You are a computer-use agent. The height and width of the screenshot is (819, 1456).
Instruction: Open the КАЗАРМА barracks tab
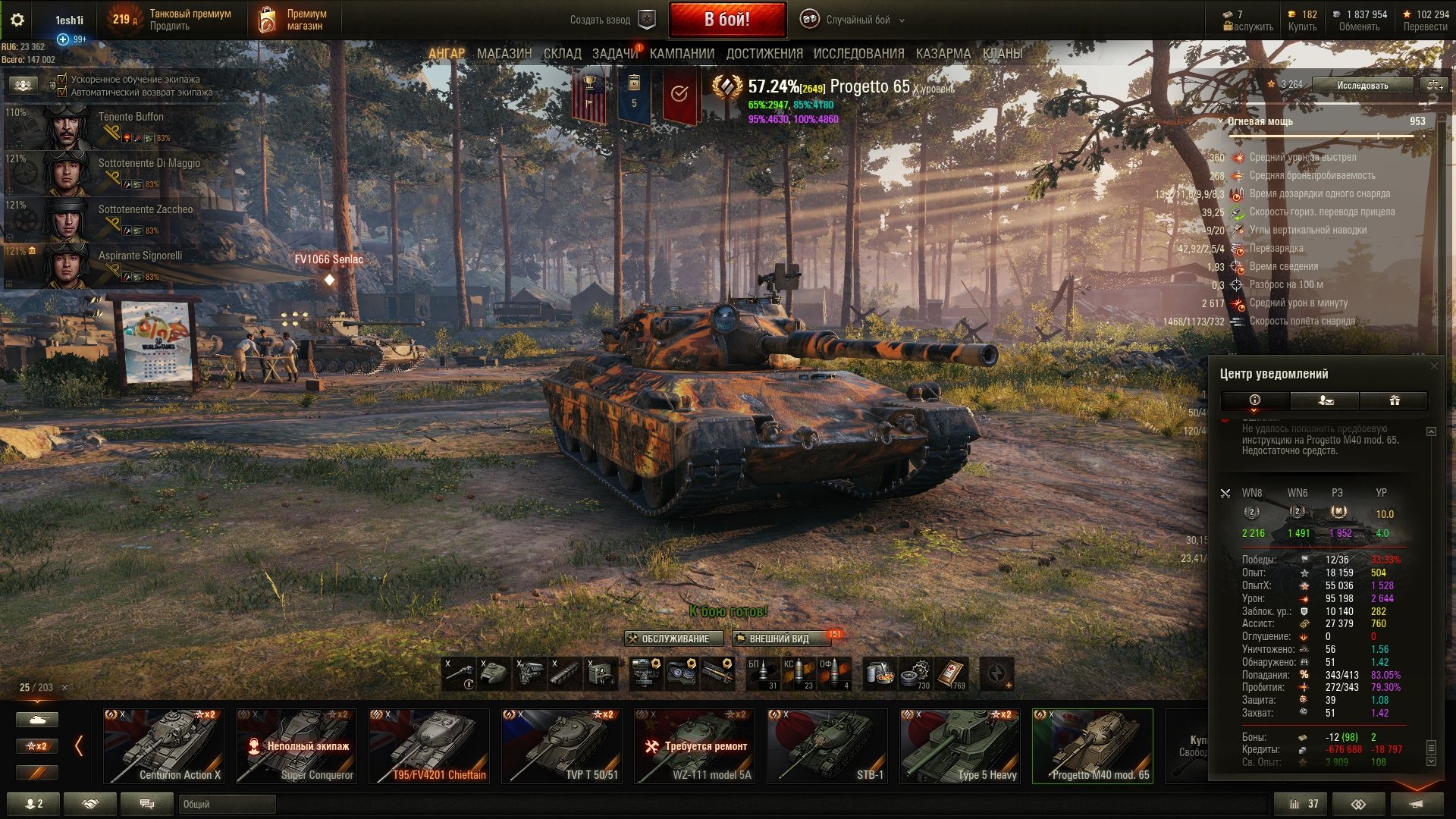click(943, 54)
